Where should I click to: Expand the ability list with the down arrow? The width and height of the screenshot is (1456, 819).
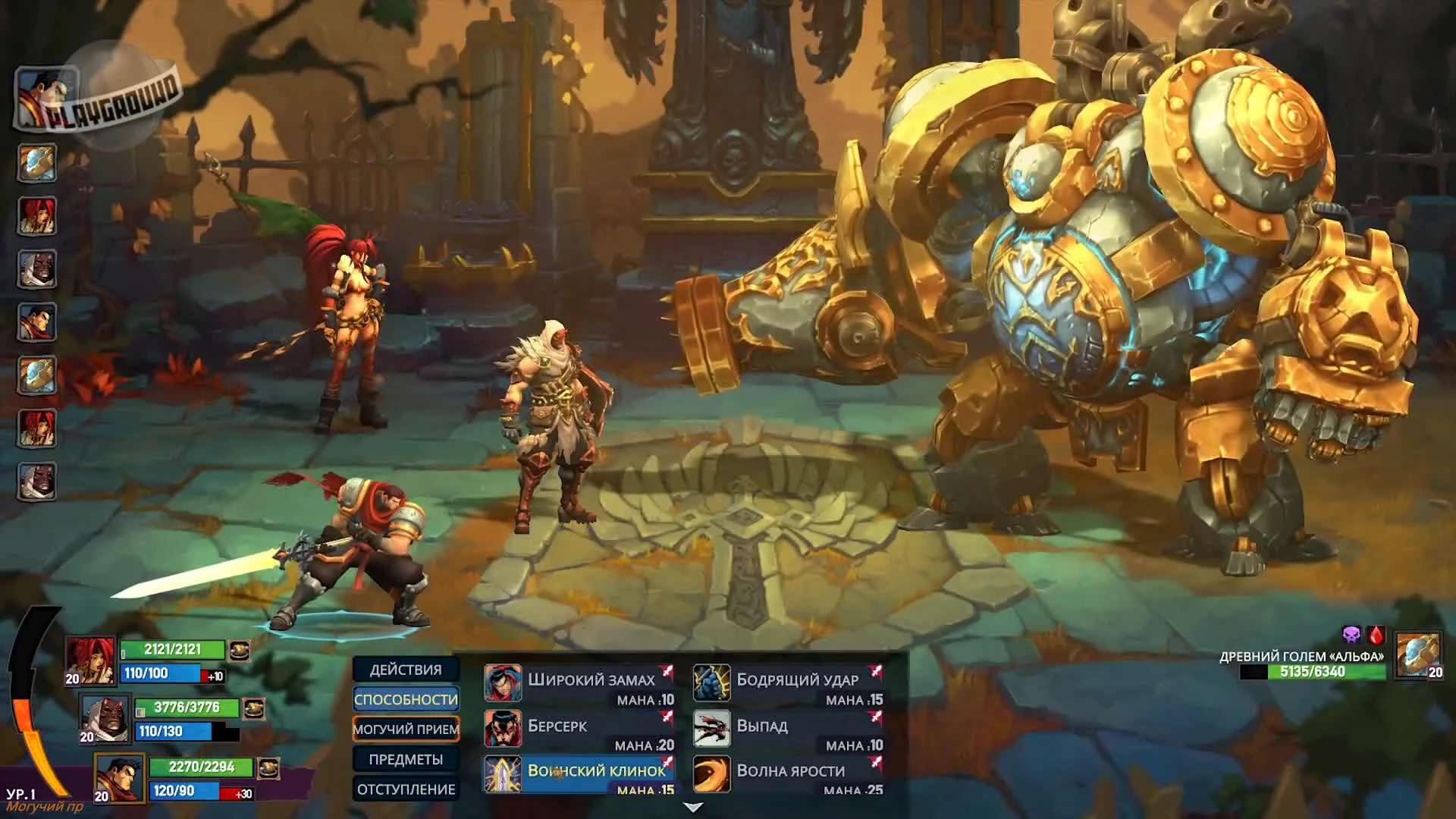coord(692,808)
